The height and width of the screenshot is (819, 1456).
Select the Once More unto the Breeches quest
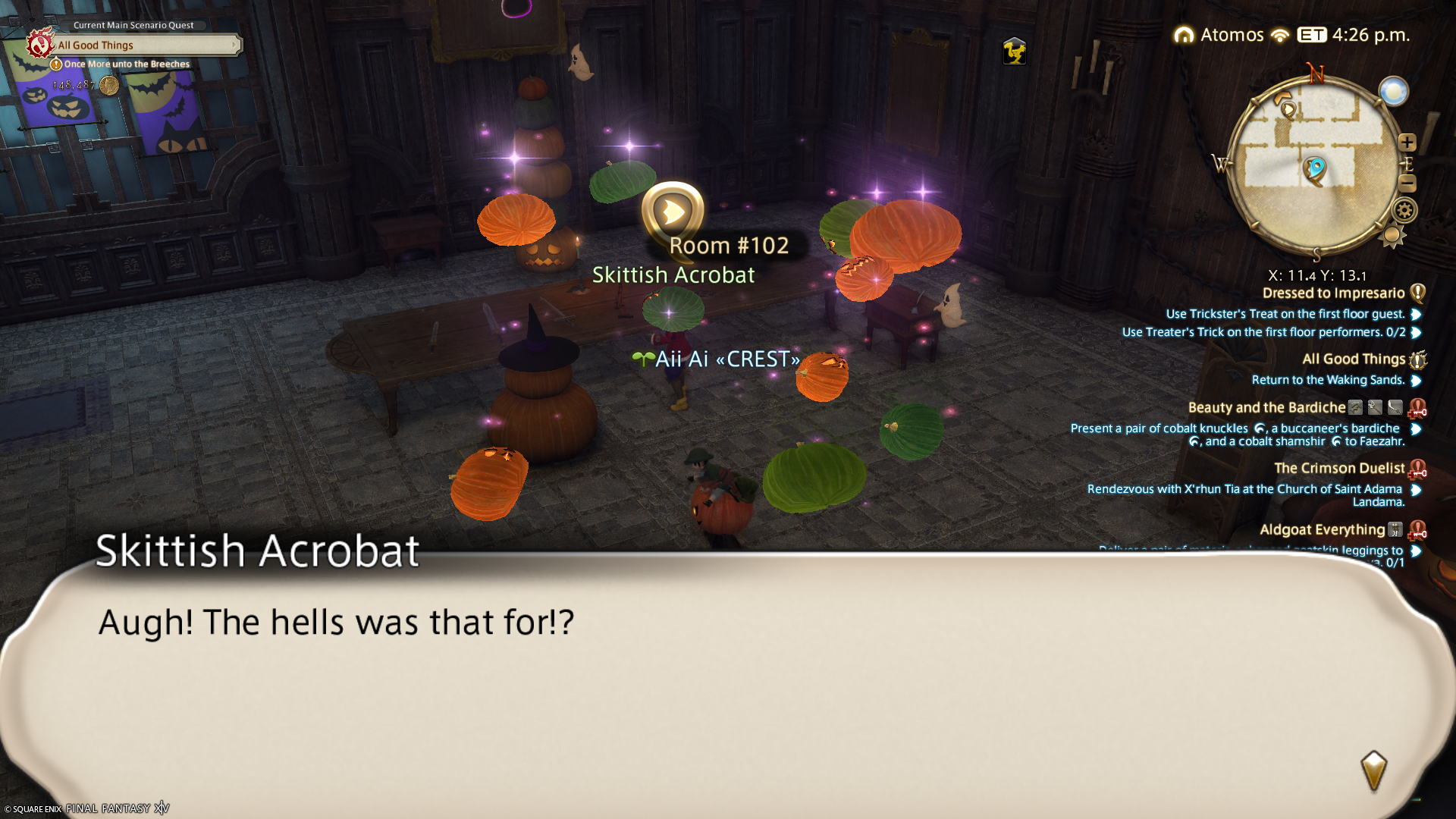point(126,64)
